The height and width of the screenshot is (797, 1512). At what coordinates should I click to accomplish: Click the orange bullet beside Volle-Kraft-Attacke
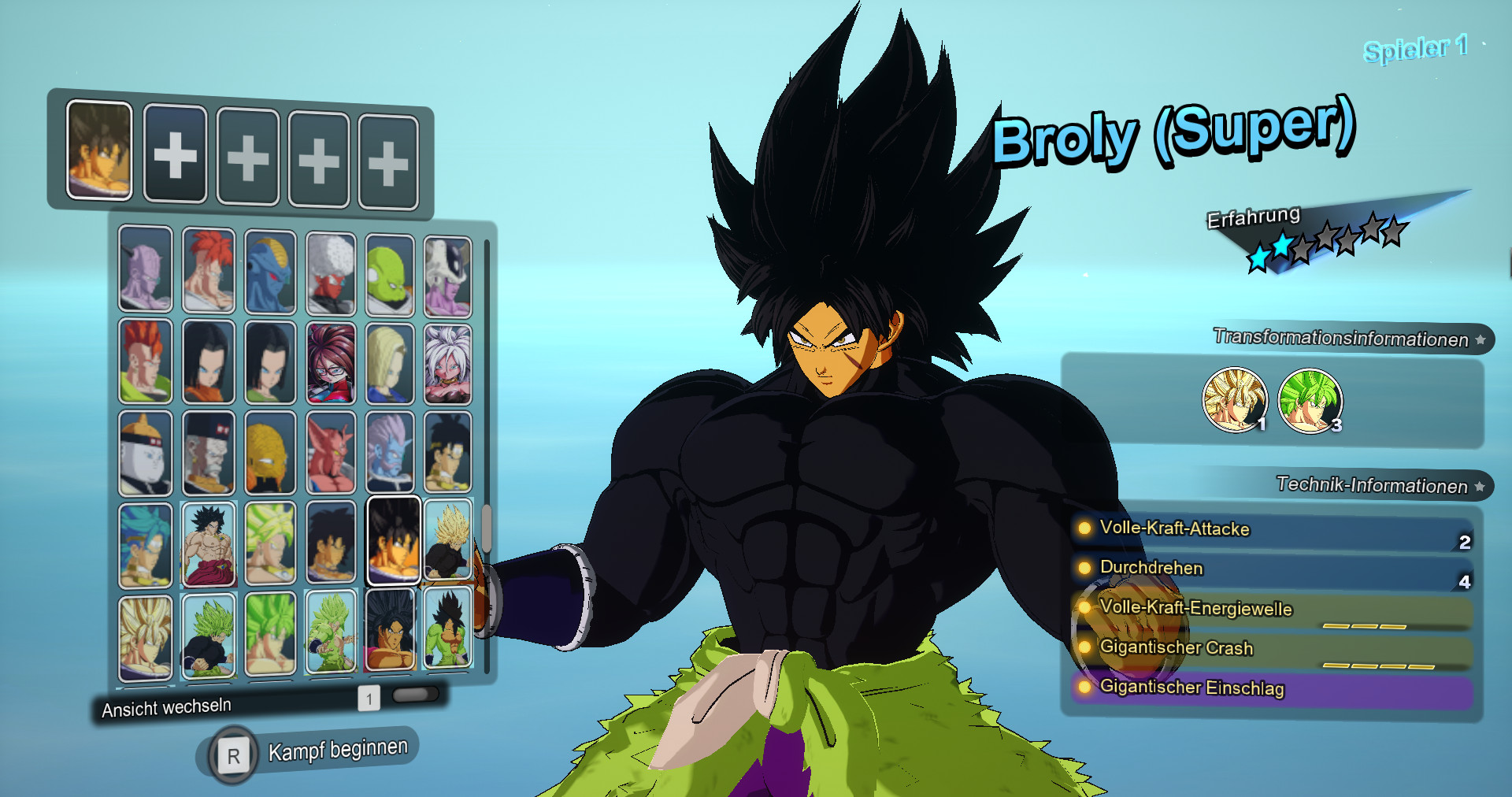click(1084, 530)
